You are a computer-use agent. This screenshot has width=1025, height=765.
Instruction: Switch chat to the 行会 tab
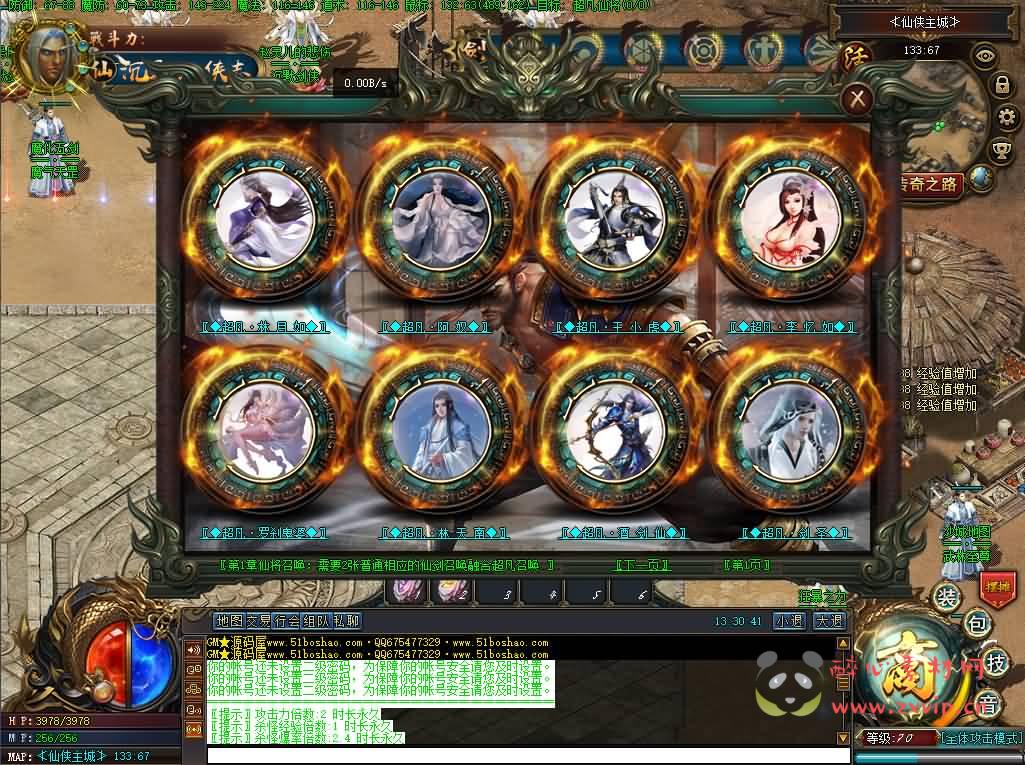coord(288,621)
